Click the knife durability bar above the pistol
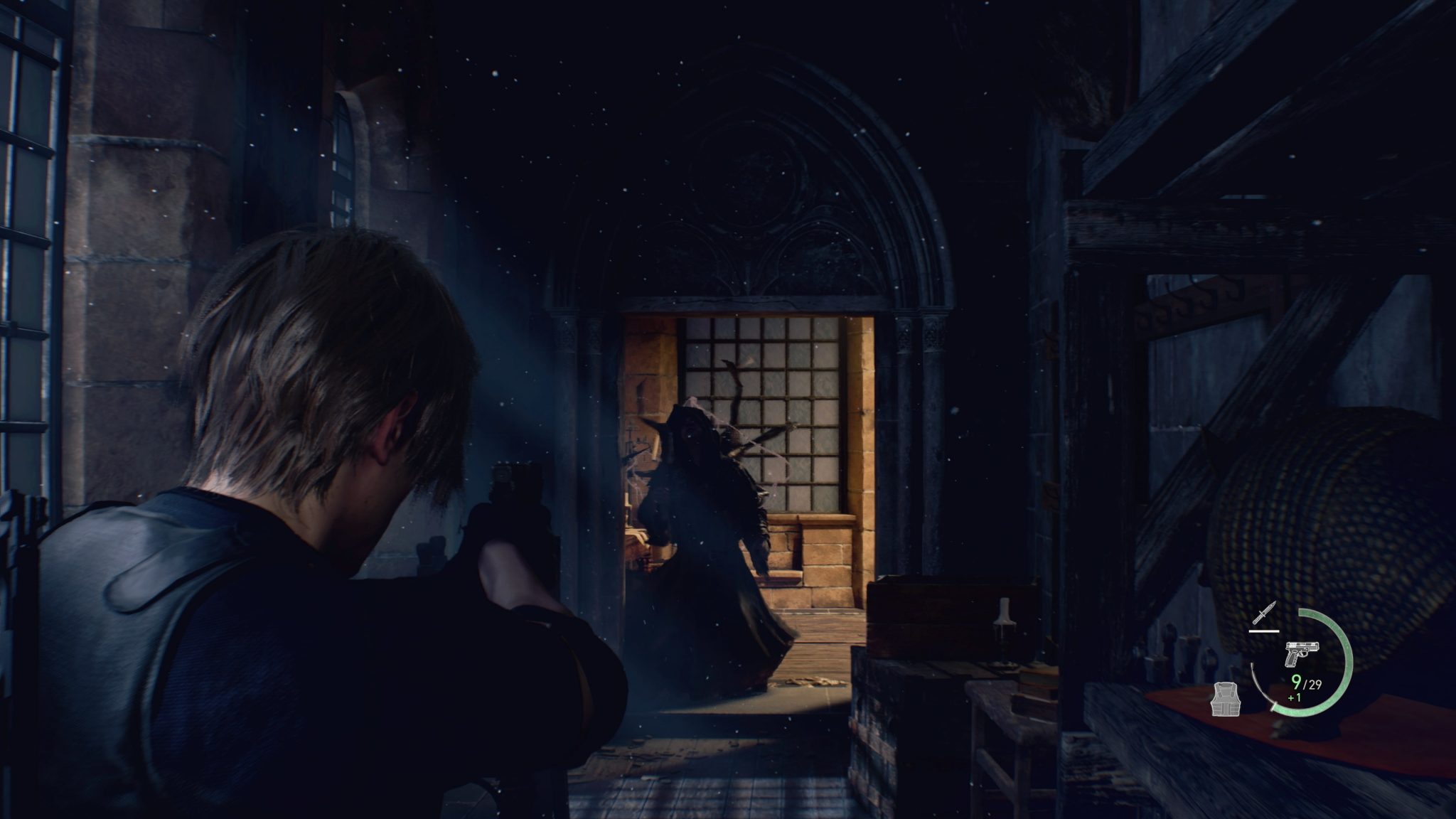The height and width of the screenshot is (819, 1456). point(1263,631)
